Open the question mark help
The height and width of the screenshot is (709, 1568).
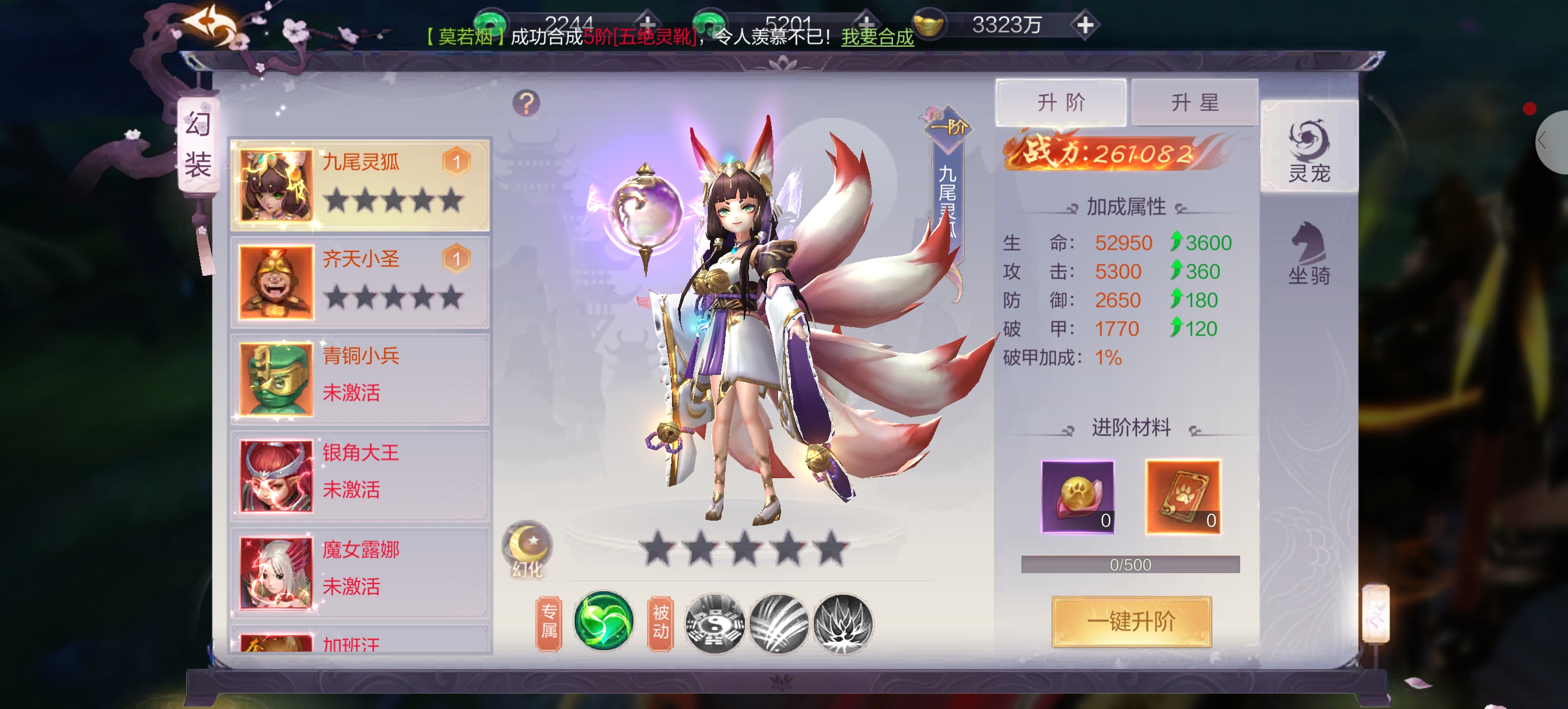click(x=526, y=103)
